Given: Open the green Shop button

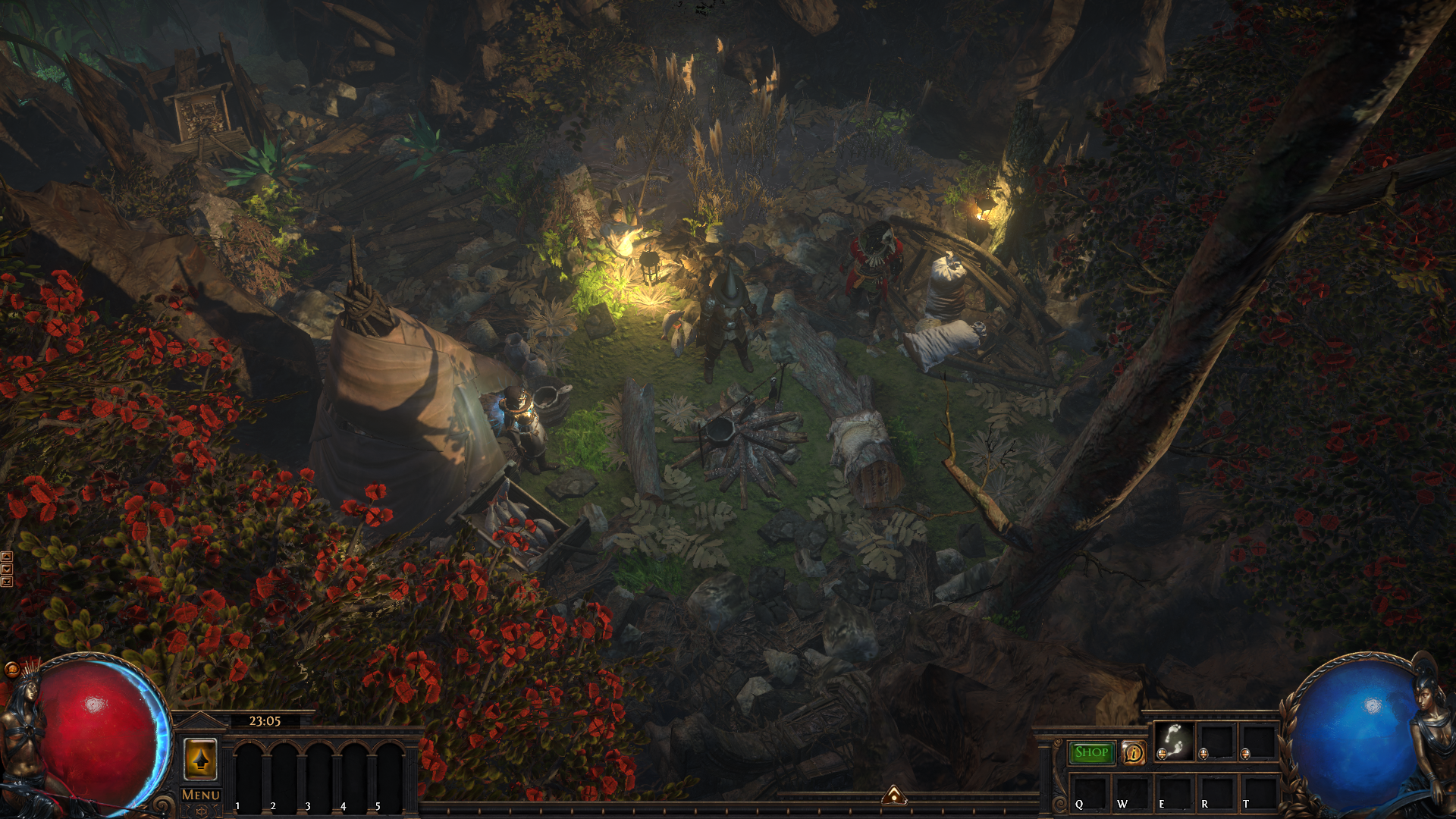Looking at the screenshot, I should click(x=1091, y=752).
